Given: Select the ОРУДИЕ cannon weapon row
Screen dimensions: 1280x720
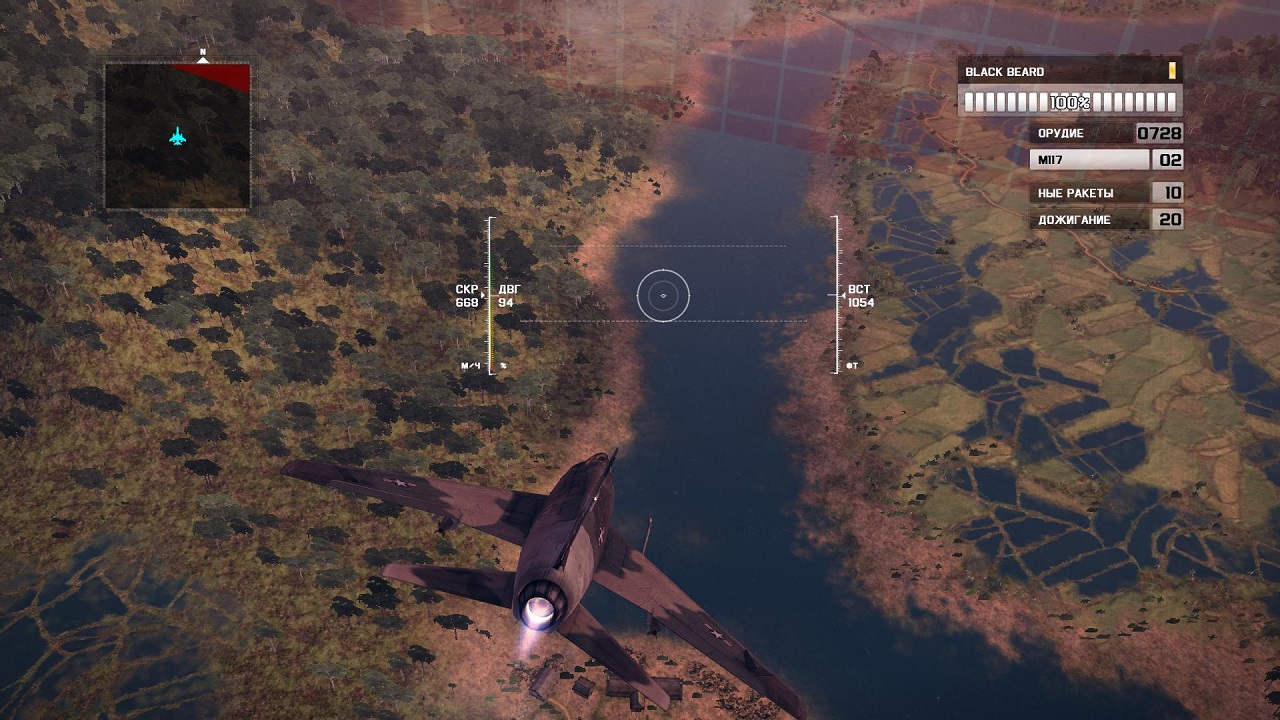Looking at the screenshot, I should (1106, 133).
